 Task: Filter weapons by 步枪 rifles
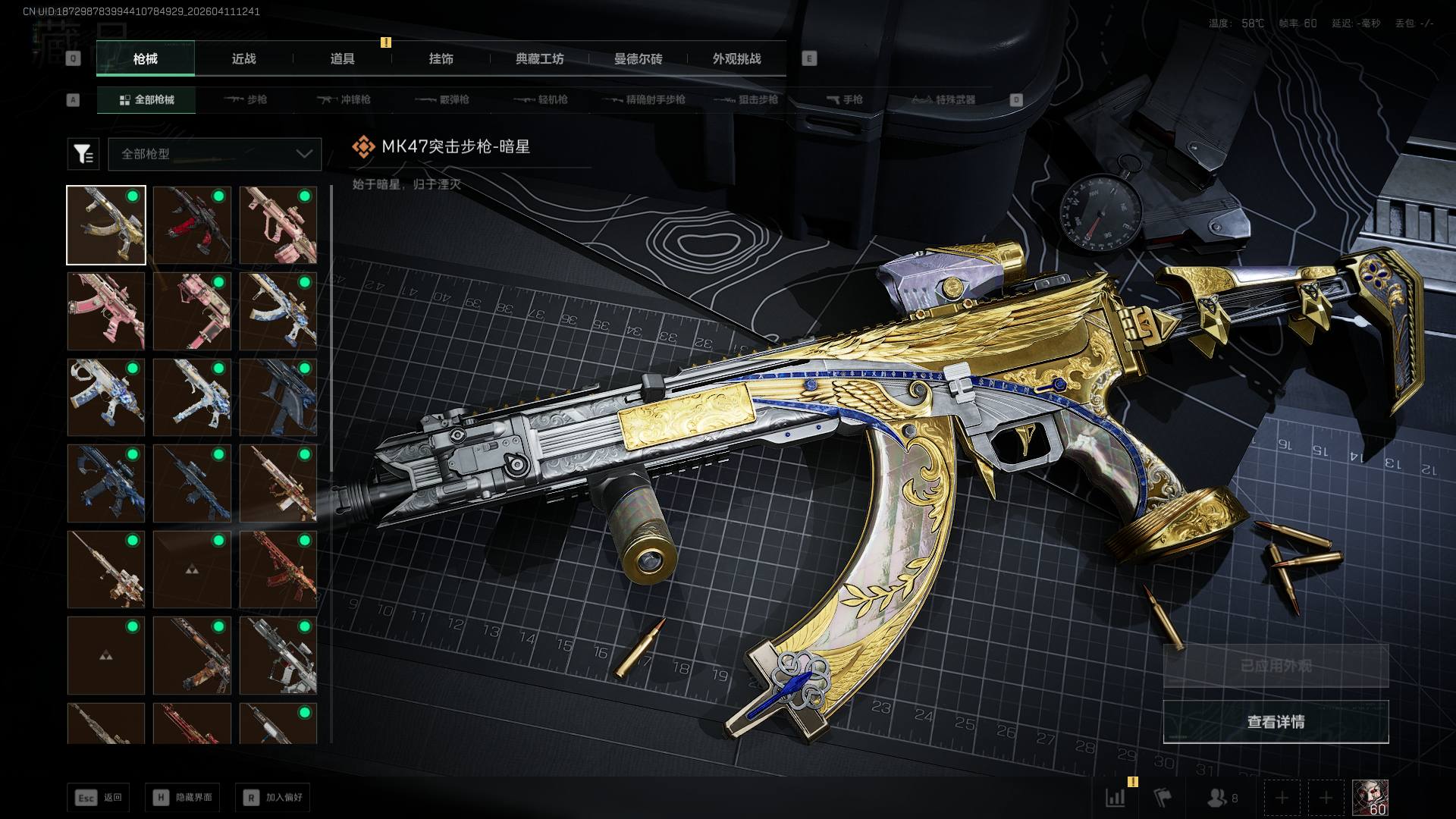point(246,99)
